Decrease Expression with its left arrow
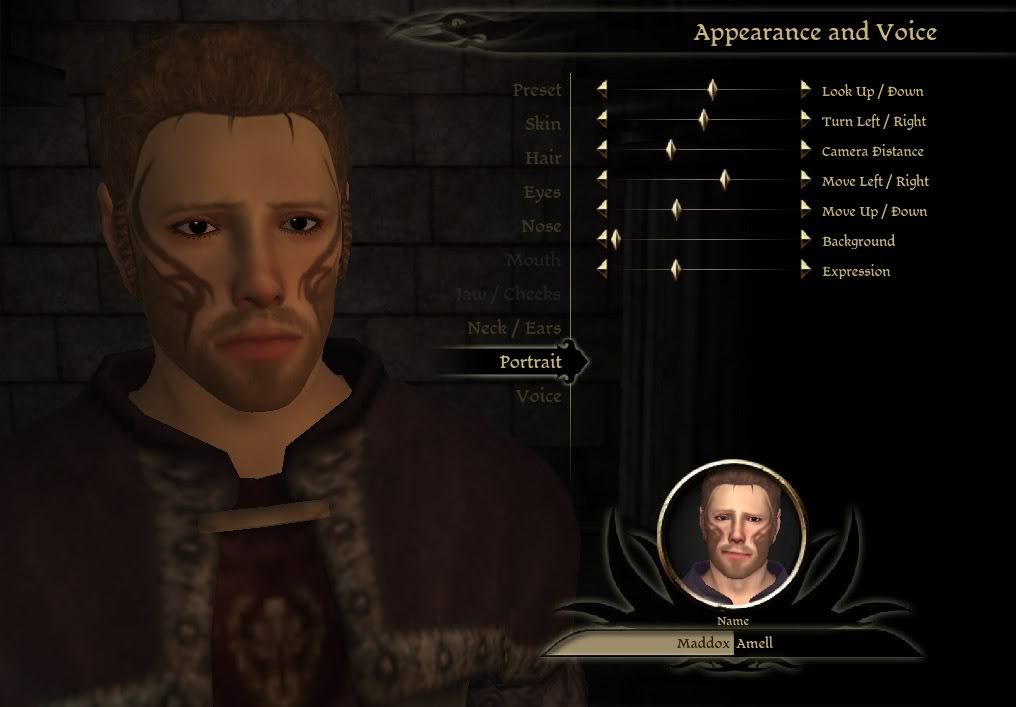Screen dimensions: 1016x707 click(602, 270)
